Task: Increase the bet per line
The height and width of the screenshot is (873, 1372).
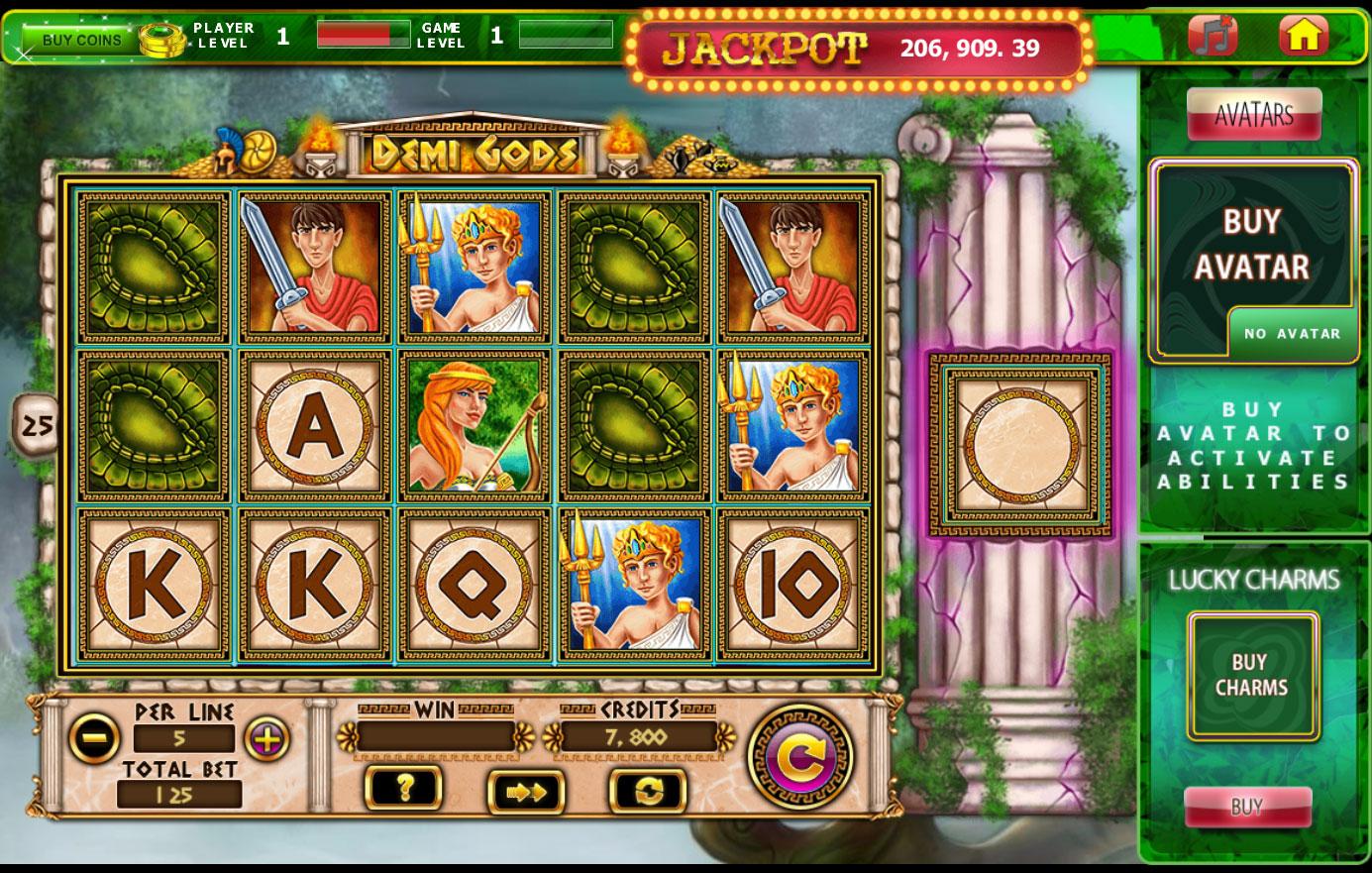Action: (266, 739)
